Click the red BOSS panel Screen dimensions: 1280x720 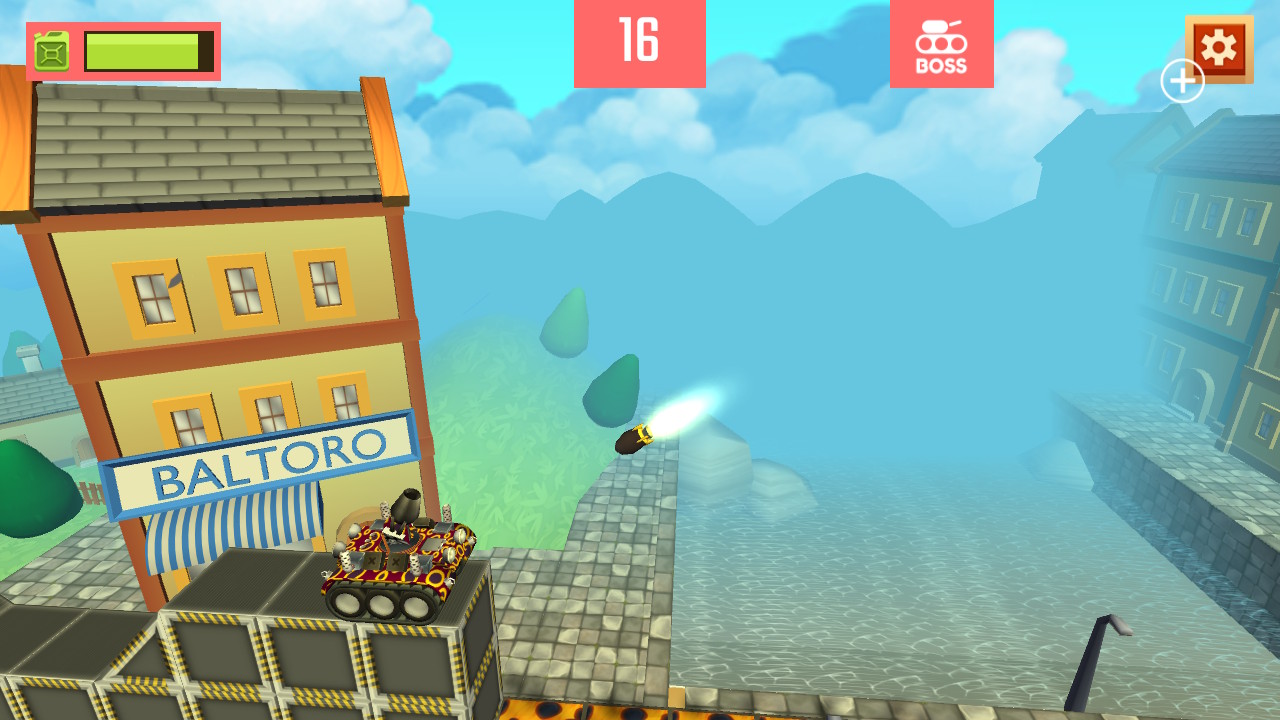click(941, 42)
